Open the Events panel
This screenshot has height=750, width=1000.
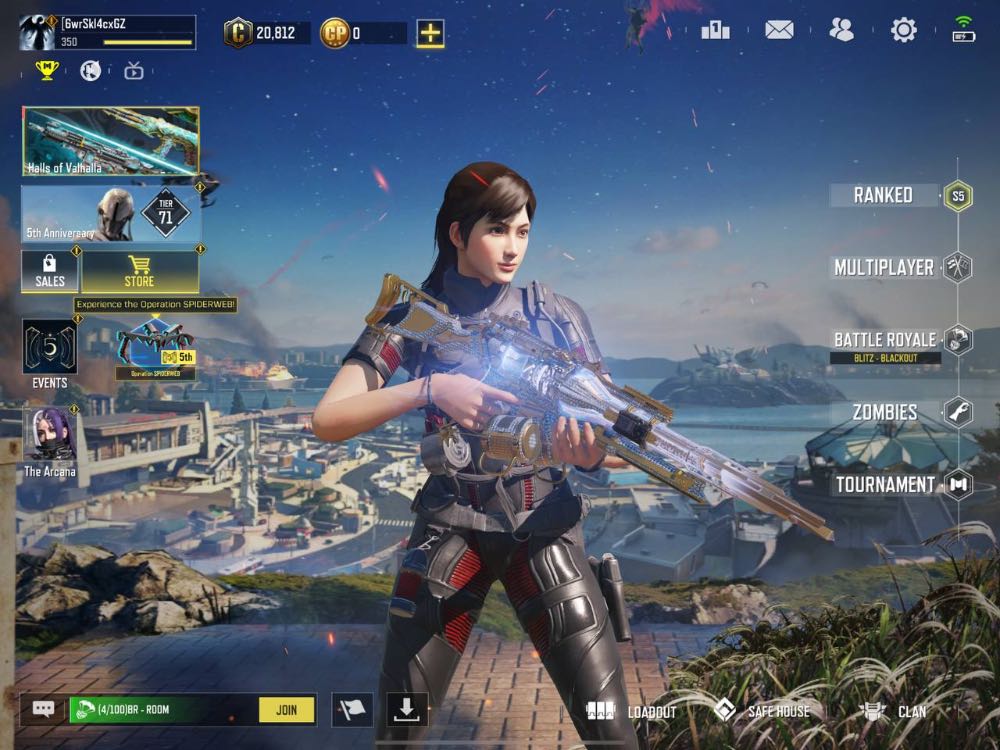50,353
